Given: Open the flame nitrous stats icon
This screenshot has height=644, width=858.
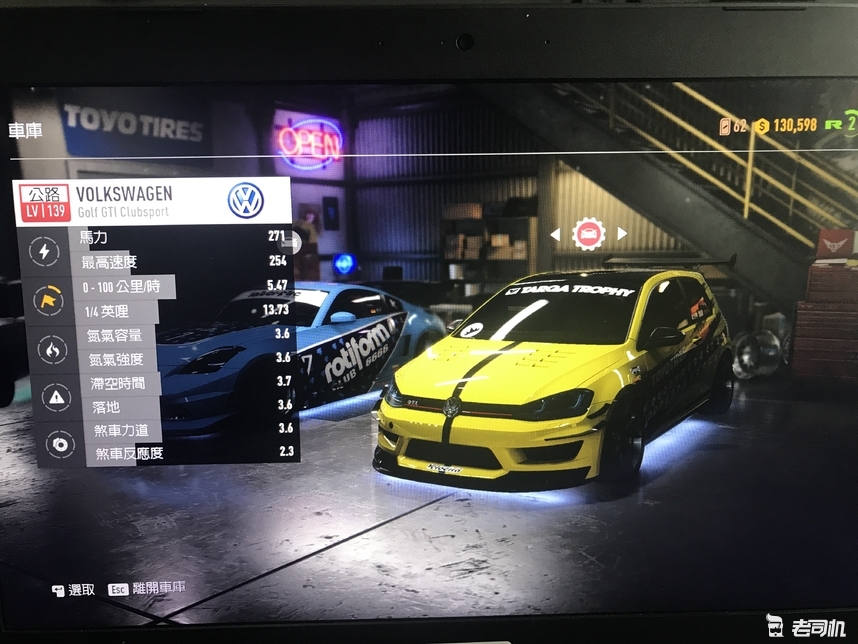Looking at the screenshot, I should [46, 349].
